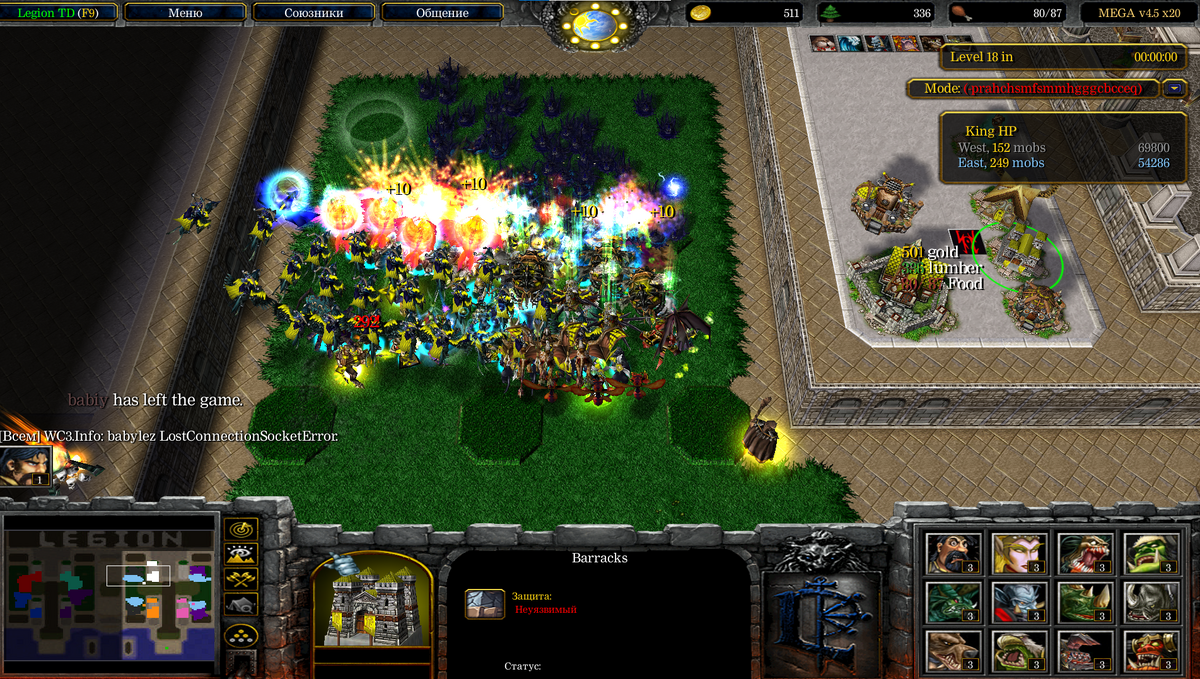
Task: Open the Меню button
Action: click(x=185, y=13)
